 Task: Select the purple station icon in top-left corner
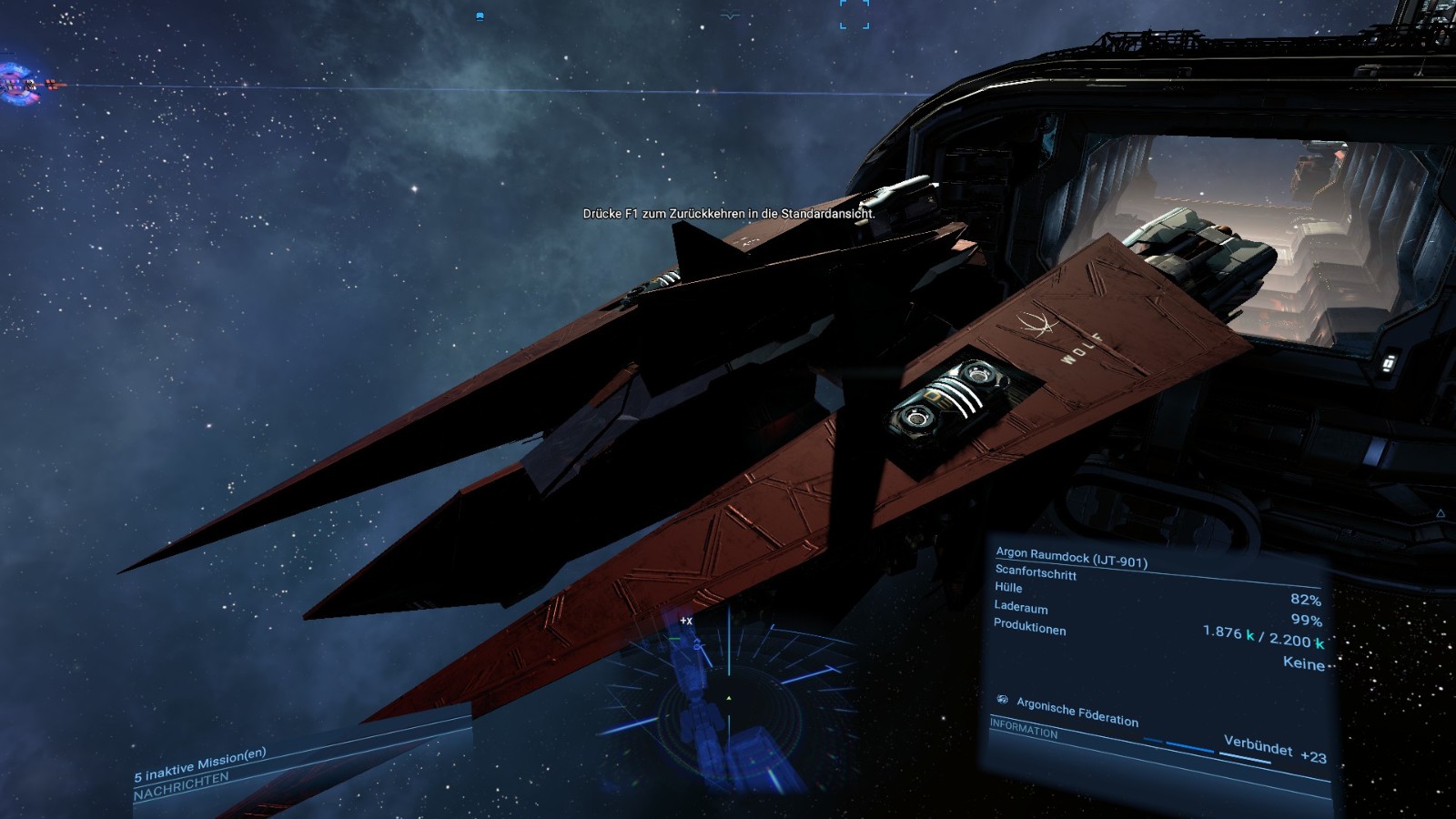(18, 82)
